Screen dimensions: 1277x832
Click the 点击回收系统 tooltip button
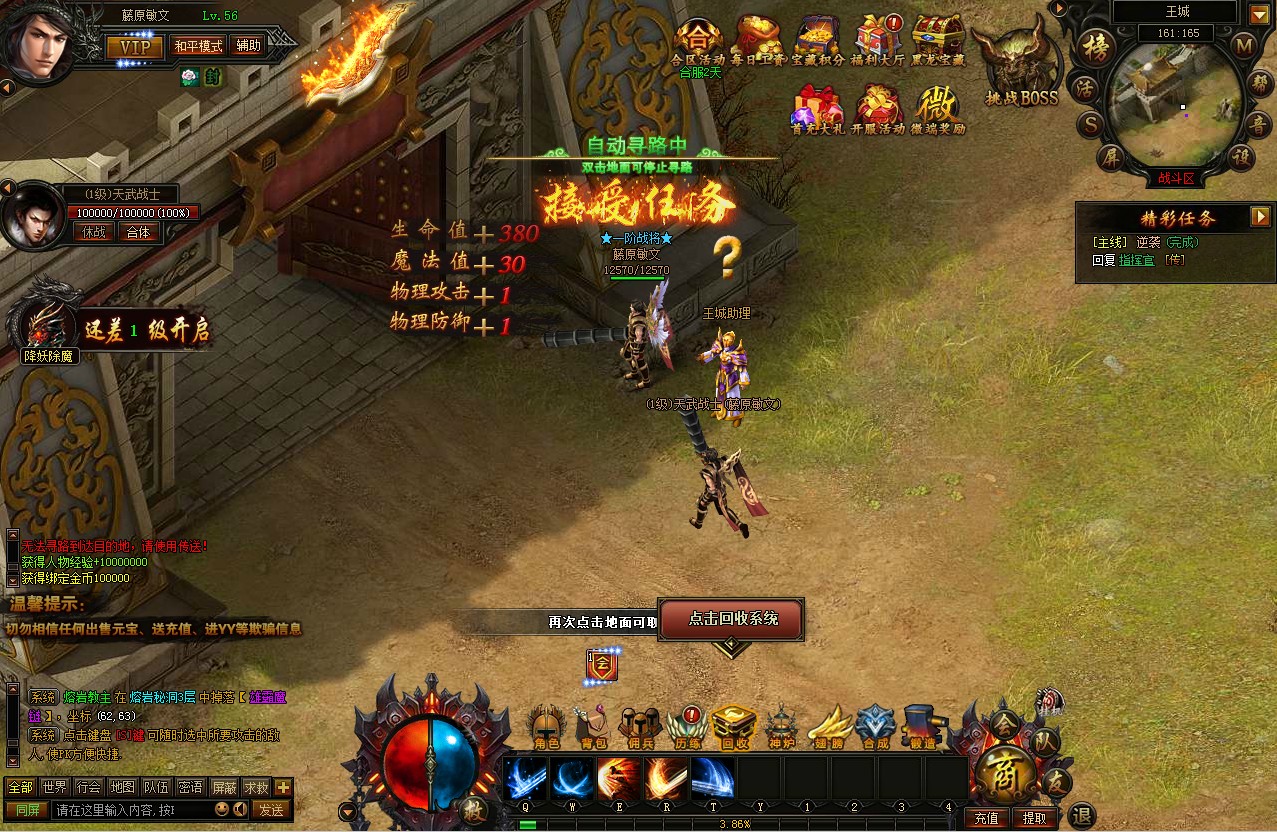733,619
